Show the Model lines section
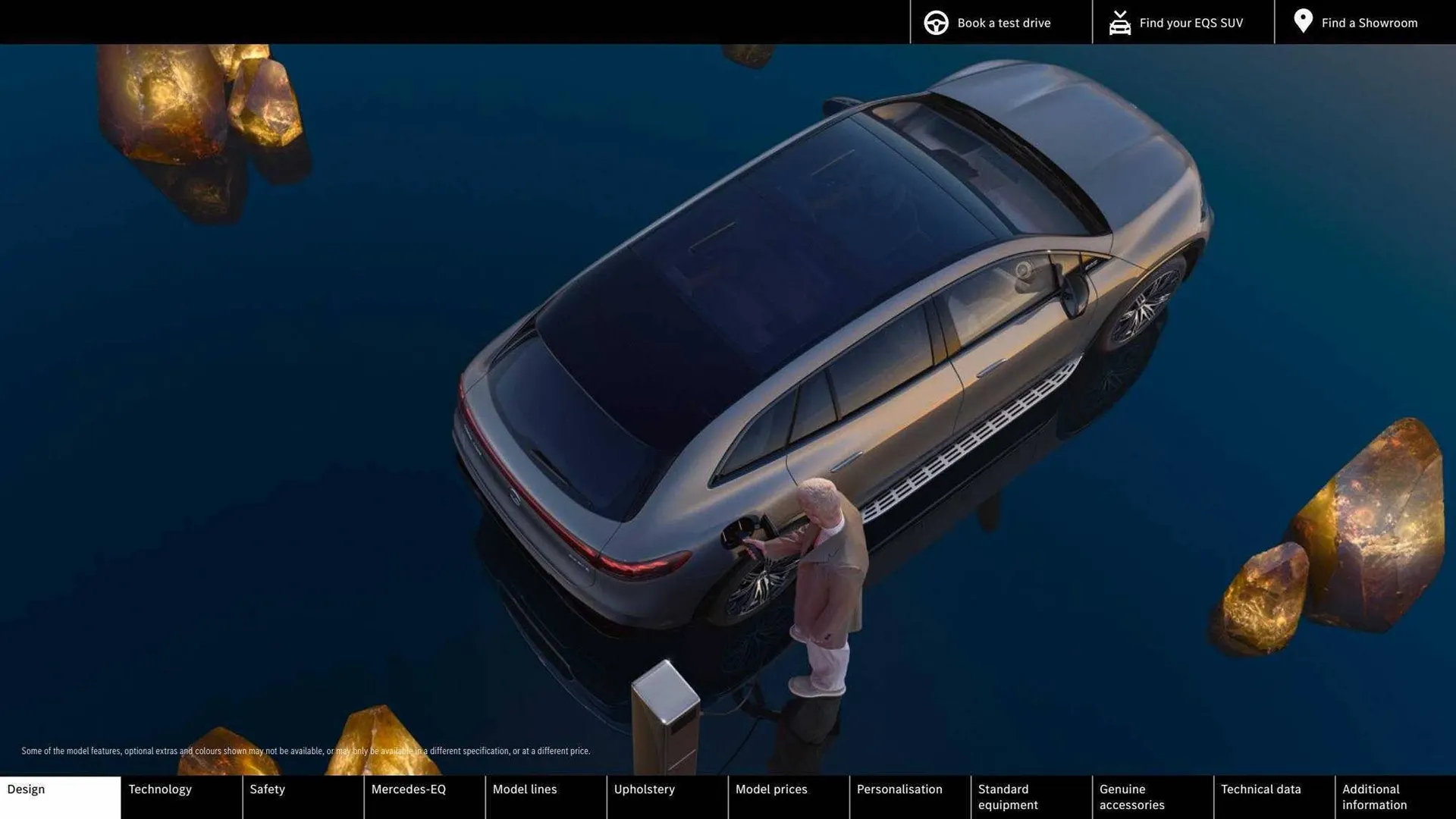 pos(545,796)
